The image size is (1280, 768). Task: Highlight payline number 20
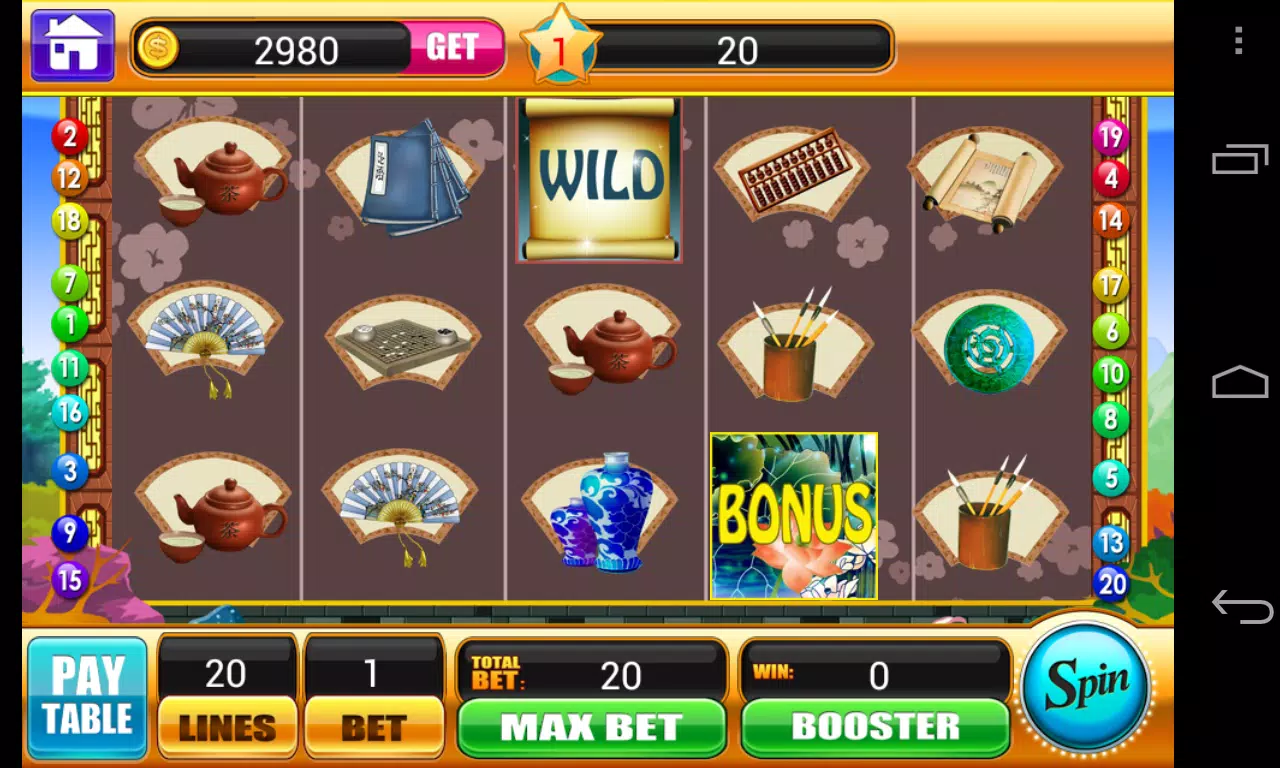coord(1112,583)
